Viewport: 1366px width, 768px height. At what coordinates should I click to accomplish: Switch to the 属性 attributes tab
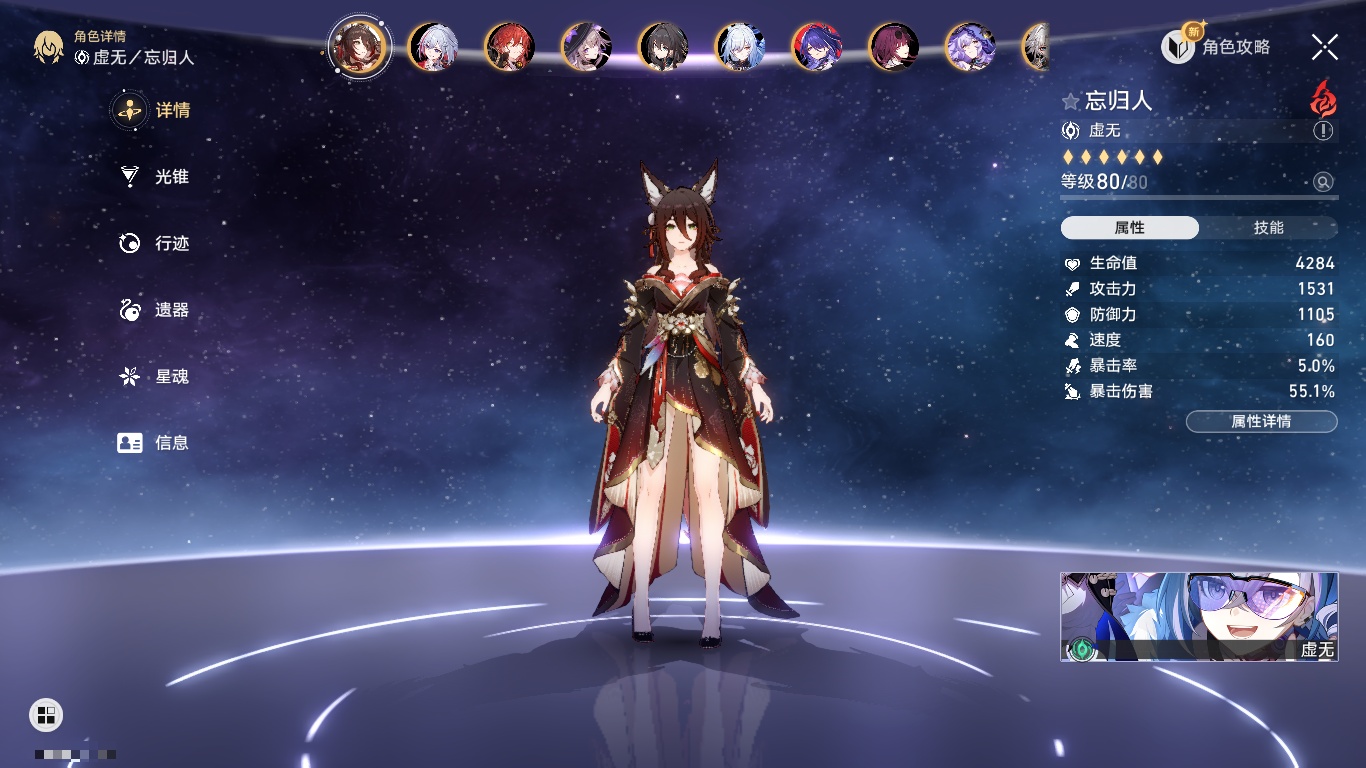[x=1130, y=228]
